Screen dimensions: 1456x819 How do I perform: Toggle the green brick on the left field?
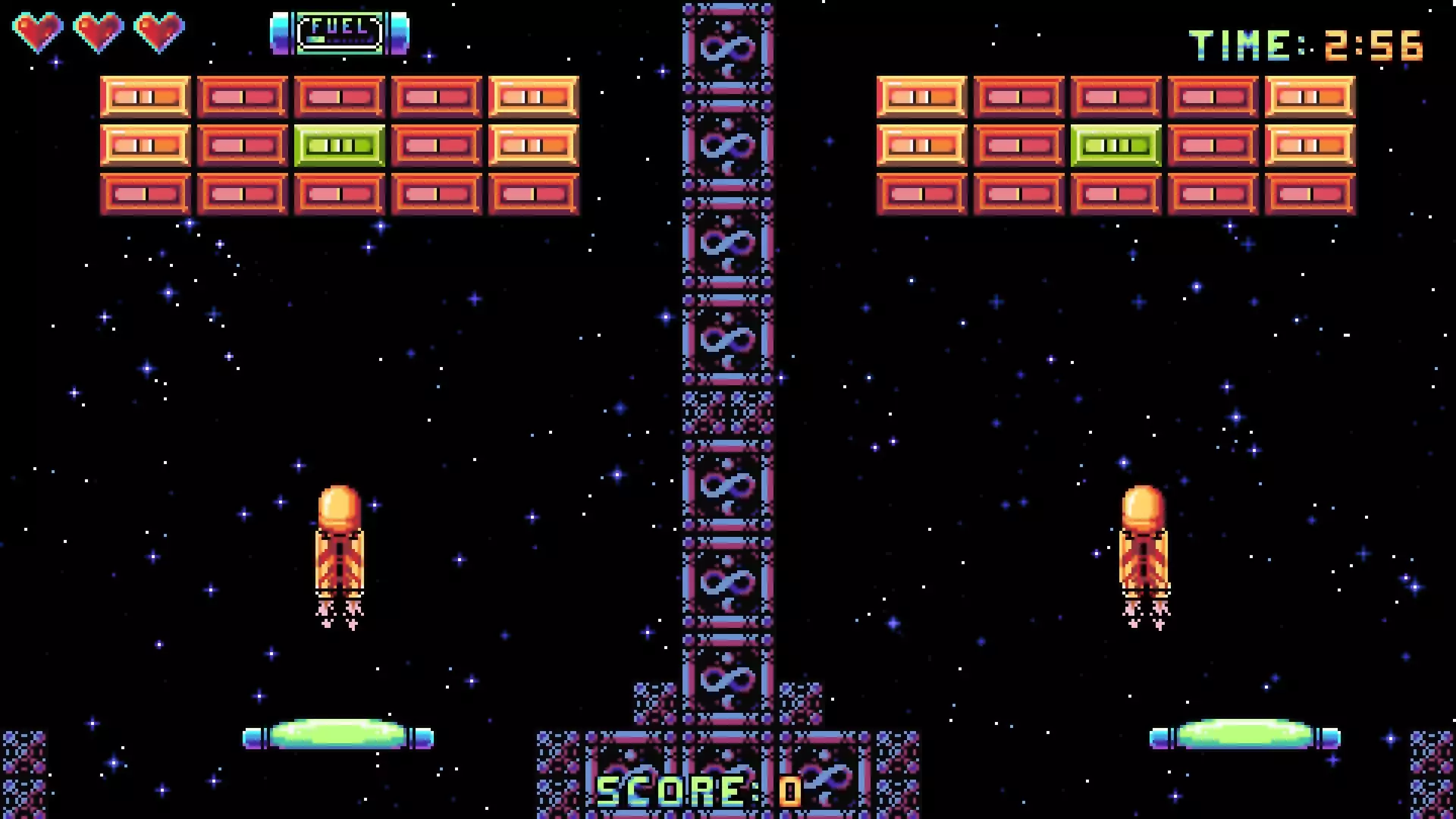coord(337,144)
